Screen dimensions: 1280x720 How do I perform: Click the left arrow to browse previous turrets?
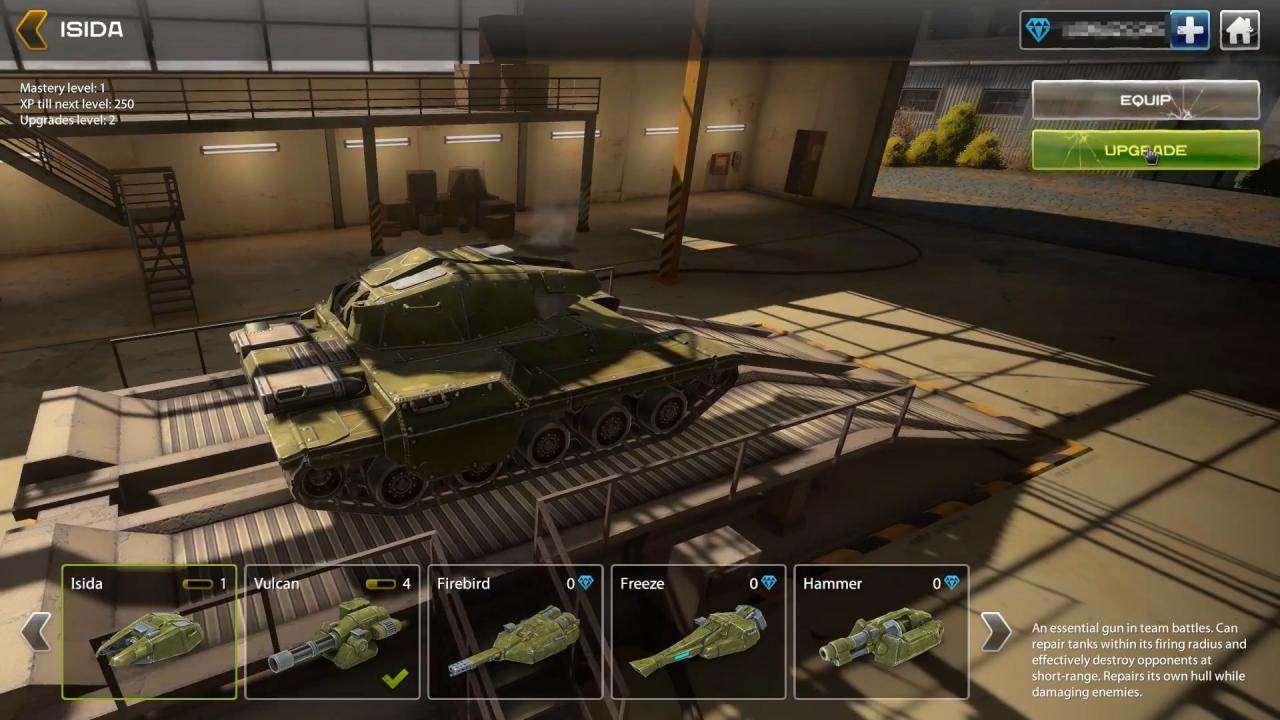tap(38, 632)
